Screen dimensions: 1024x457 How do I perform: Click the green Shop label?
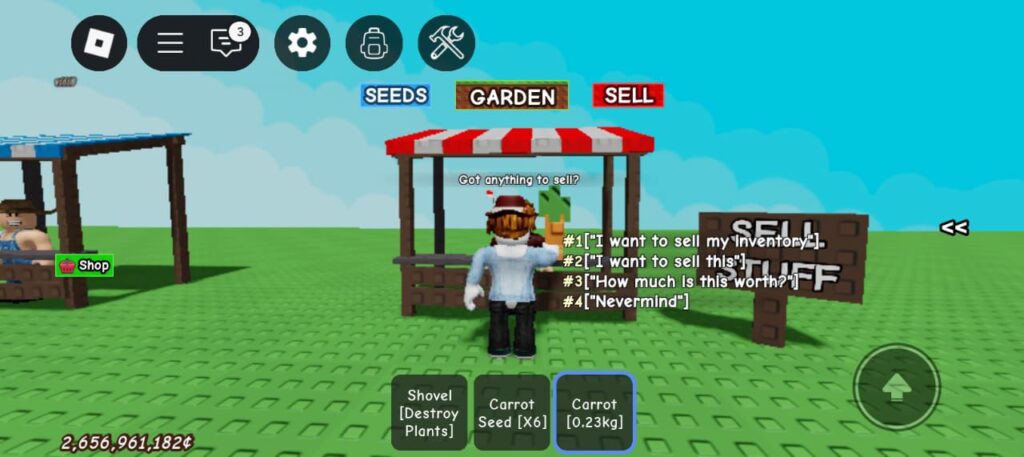(x=85, y=265)
